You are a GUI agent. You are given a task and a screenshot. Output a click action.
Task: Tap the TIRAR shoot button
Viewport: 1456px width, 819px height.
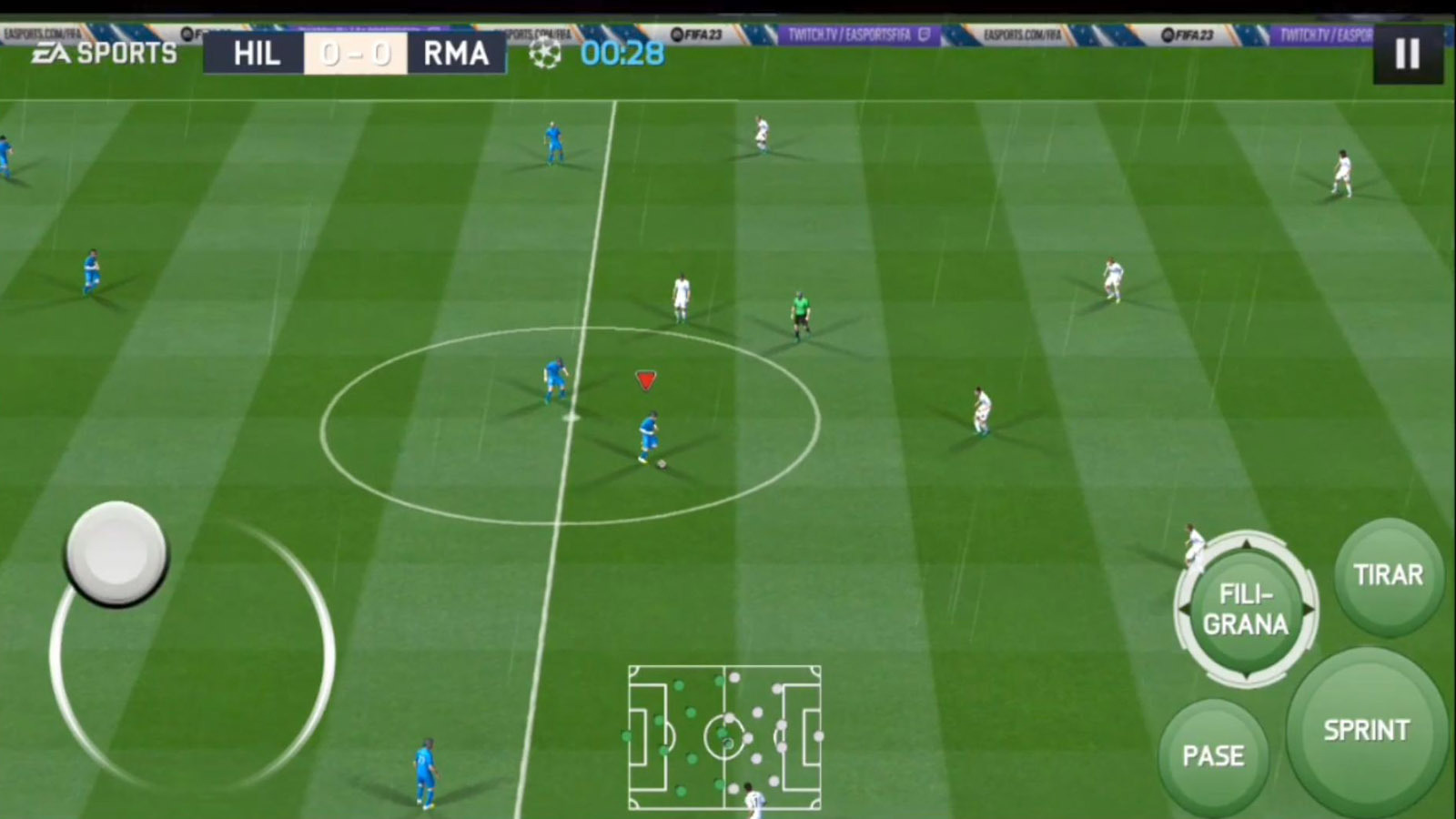click(1388, 575)
